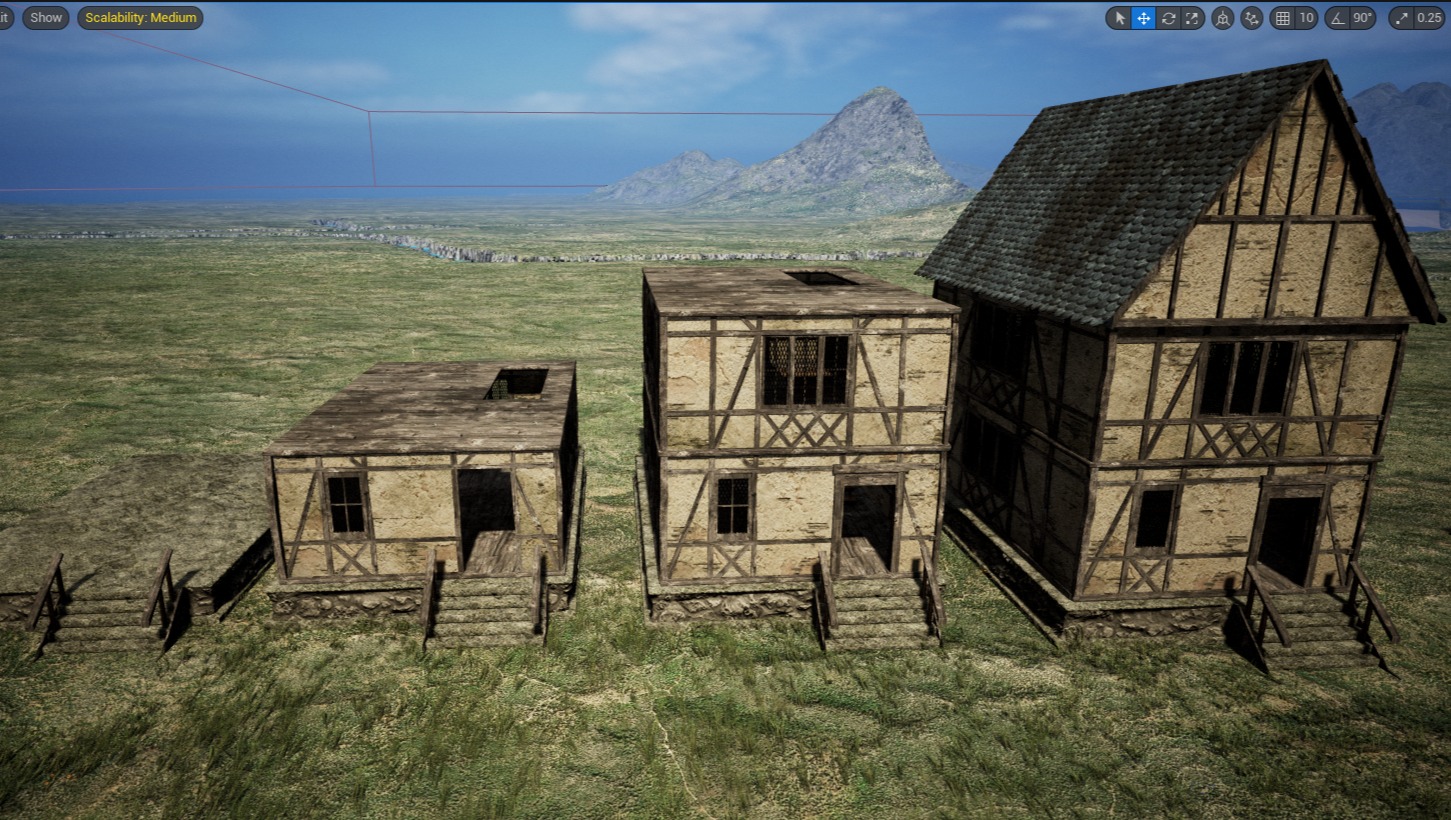Choose the arrow select mode tool

tap(1119, 18)
